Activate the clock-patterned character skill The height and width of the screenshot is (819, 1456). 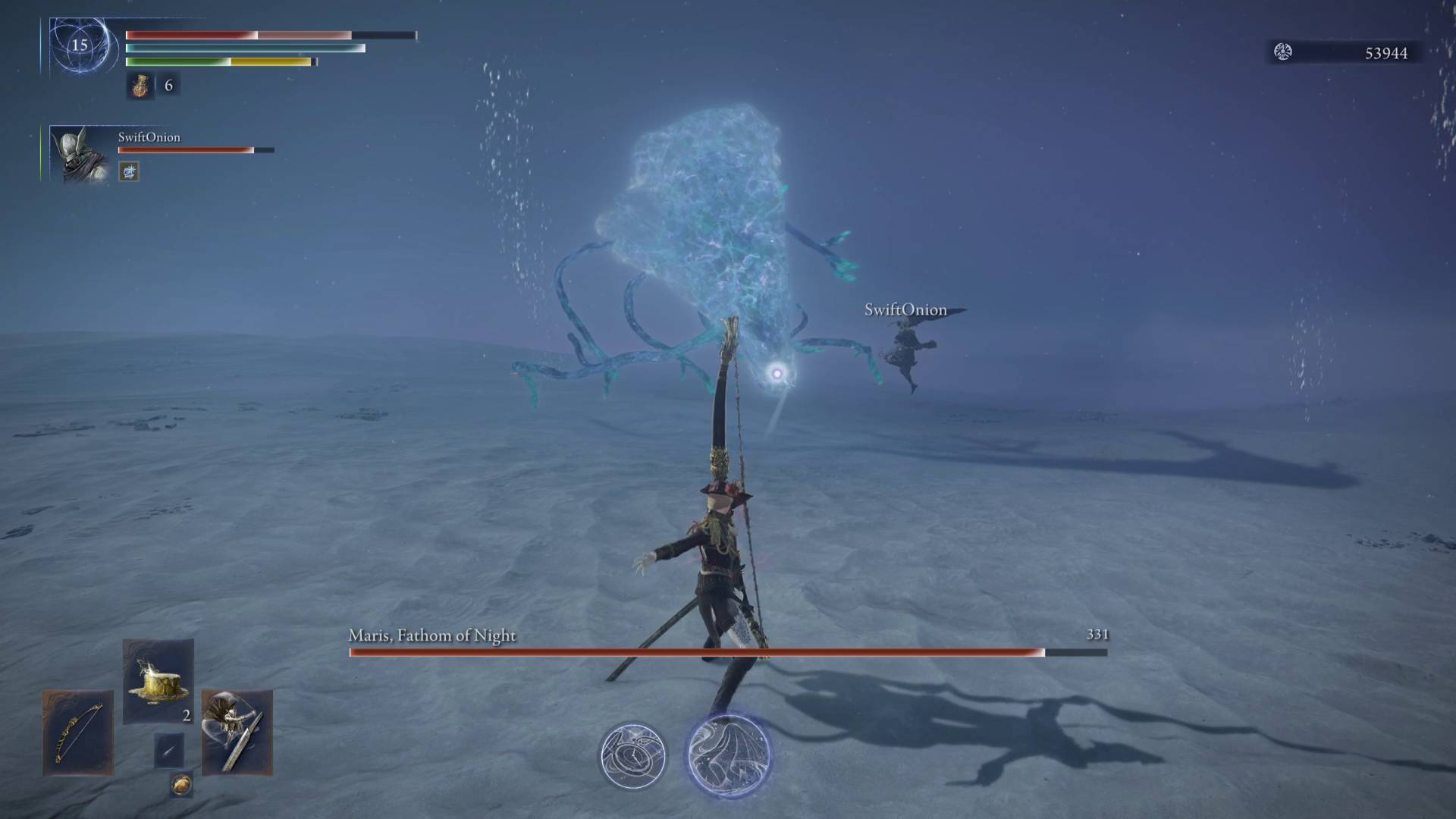pyautogui.click(x=632, y=756)
